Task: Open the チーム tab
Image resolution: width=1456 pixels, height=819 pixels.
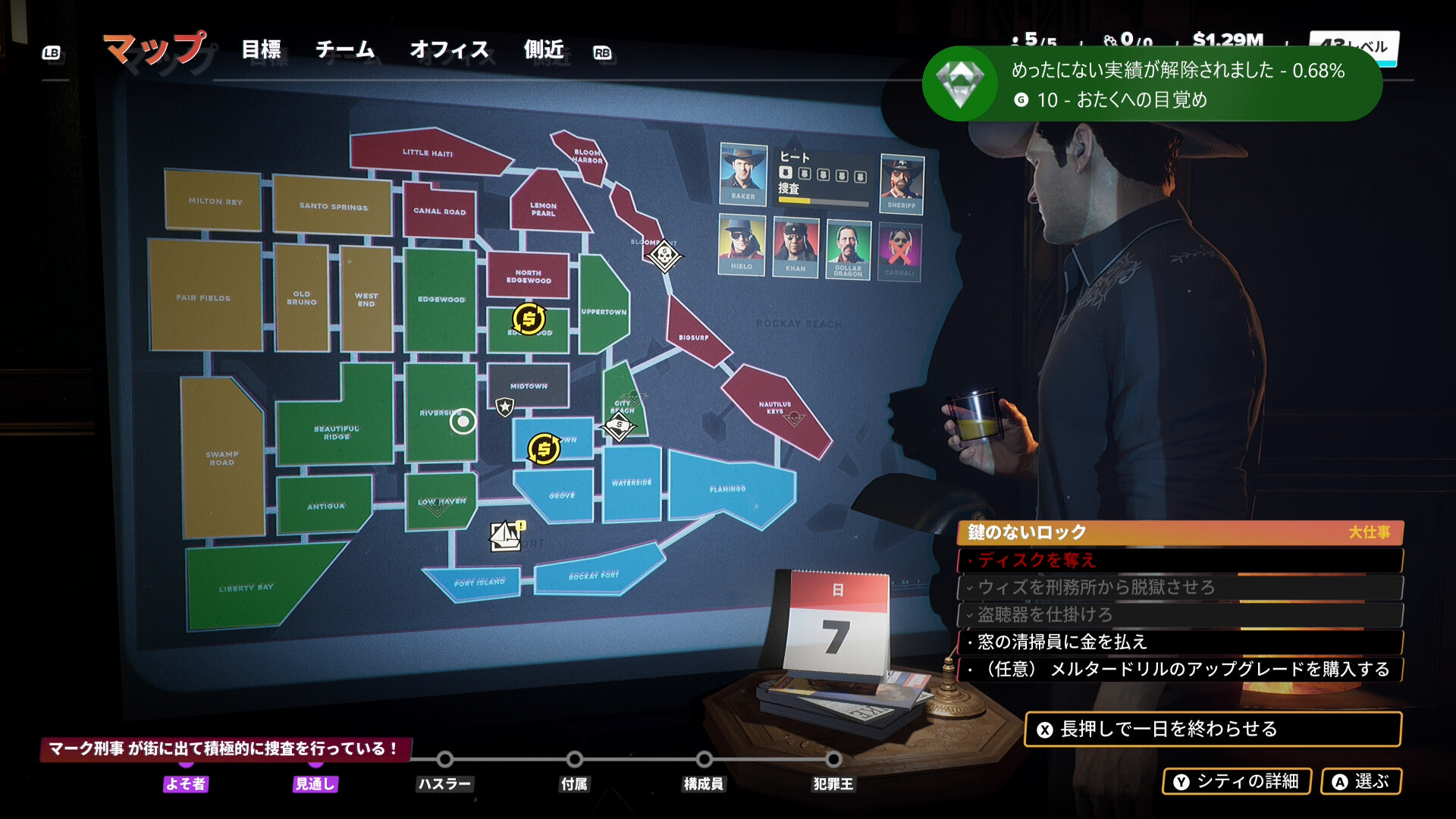Action: pos(345,50)
